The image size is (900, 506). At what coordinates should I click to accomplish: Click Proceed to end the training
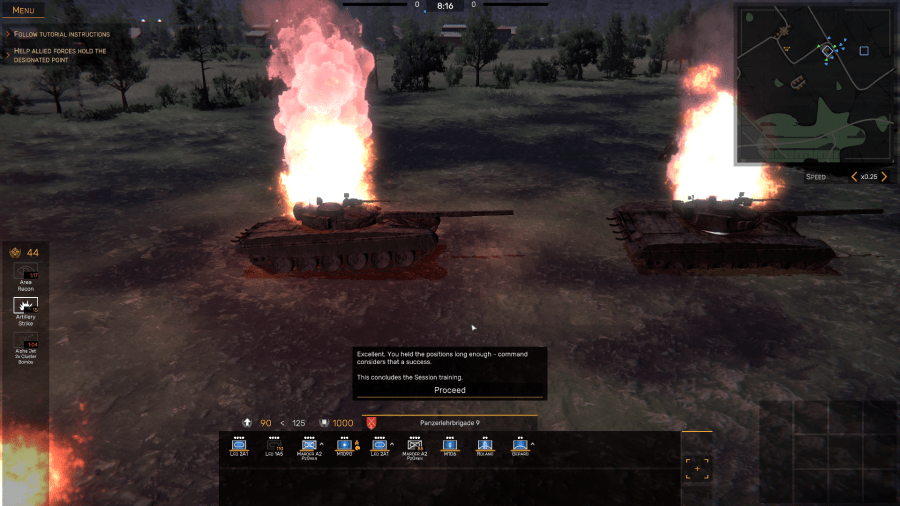449,390
